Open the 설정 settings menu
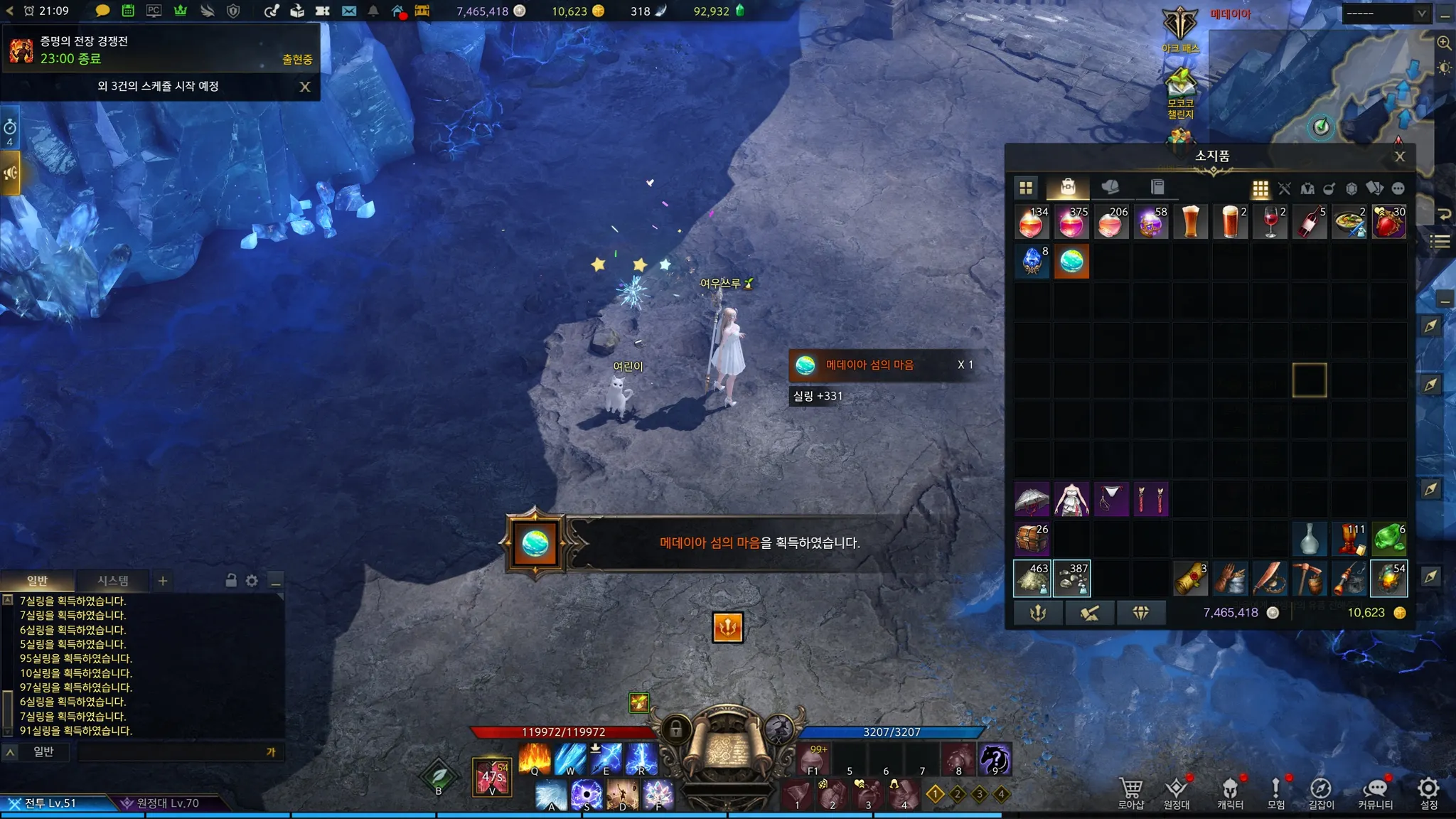Viewport: 1456px width, 819px height. (1428, 792)
